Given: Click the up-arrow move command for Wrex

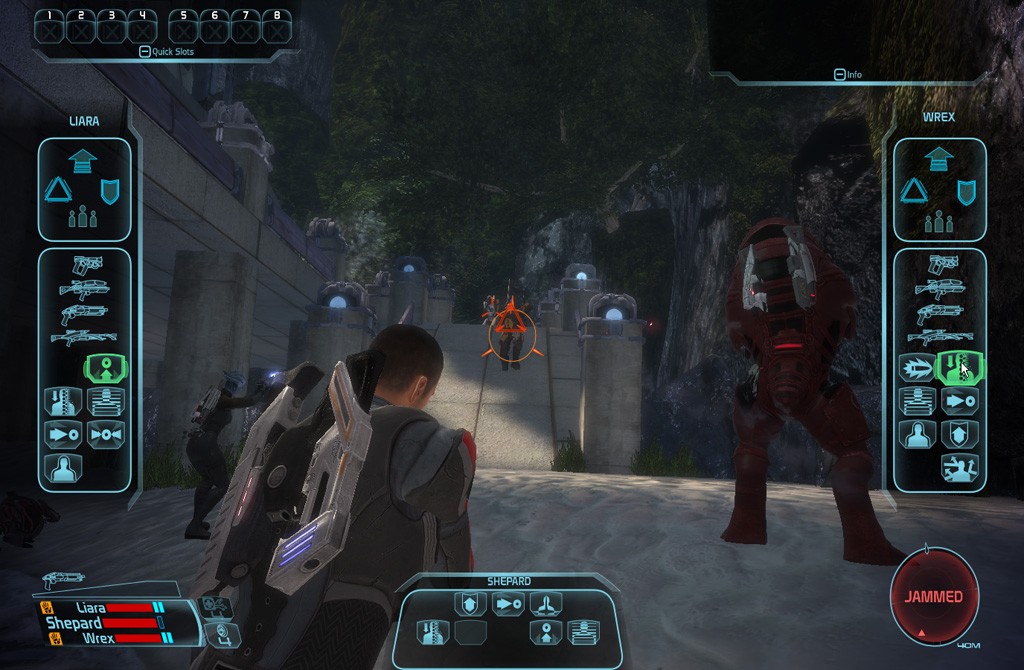Looking at the screenshot, I should (x=938, y=158).
